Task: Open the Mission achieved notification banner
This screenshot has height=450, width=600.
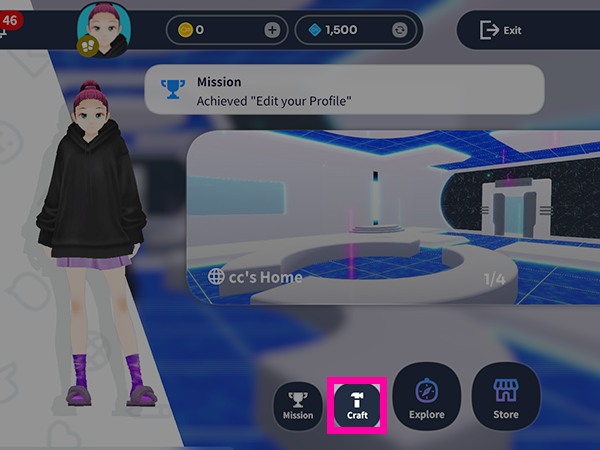Action: 344,89
